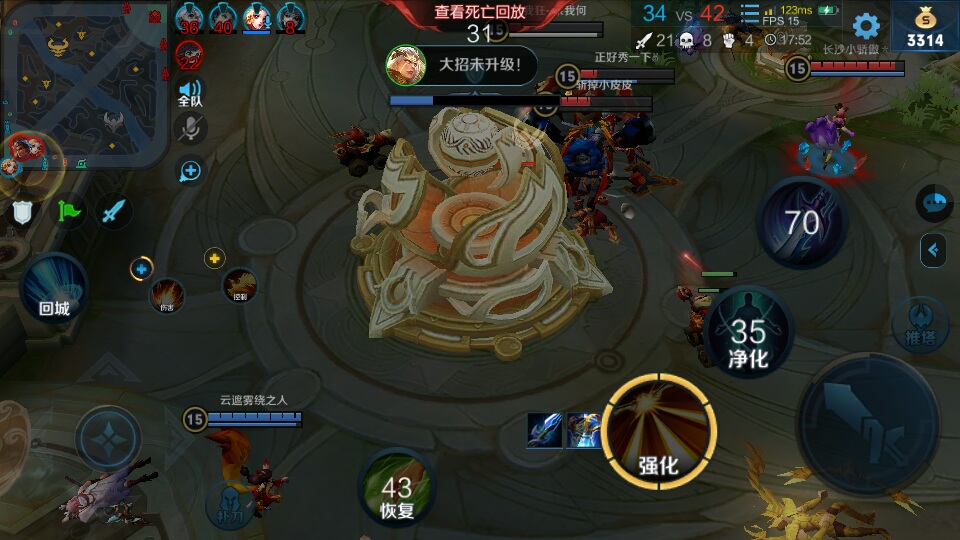The image size is (960, 540).
Task: Toggle the 全队 team speaker icon
Action: coord(190,93)
